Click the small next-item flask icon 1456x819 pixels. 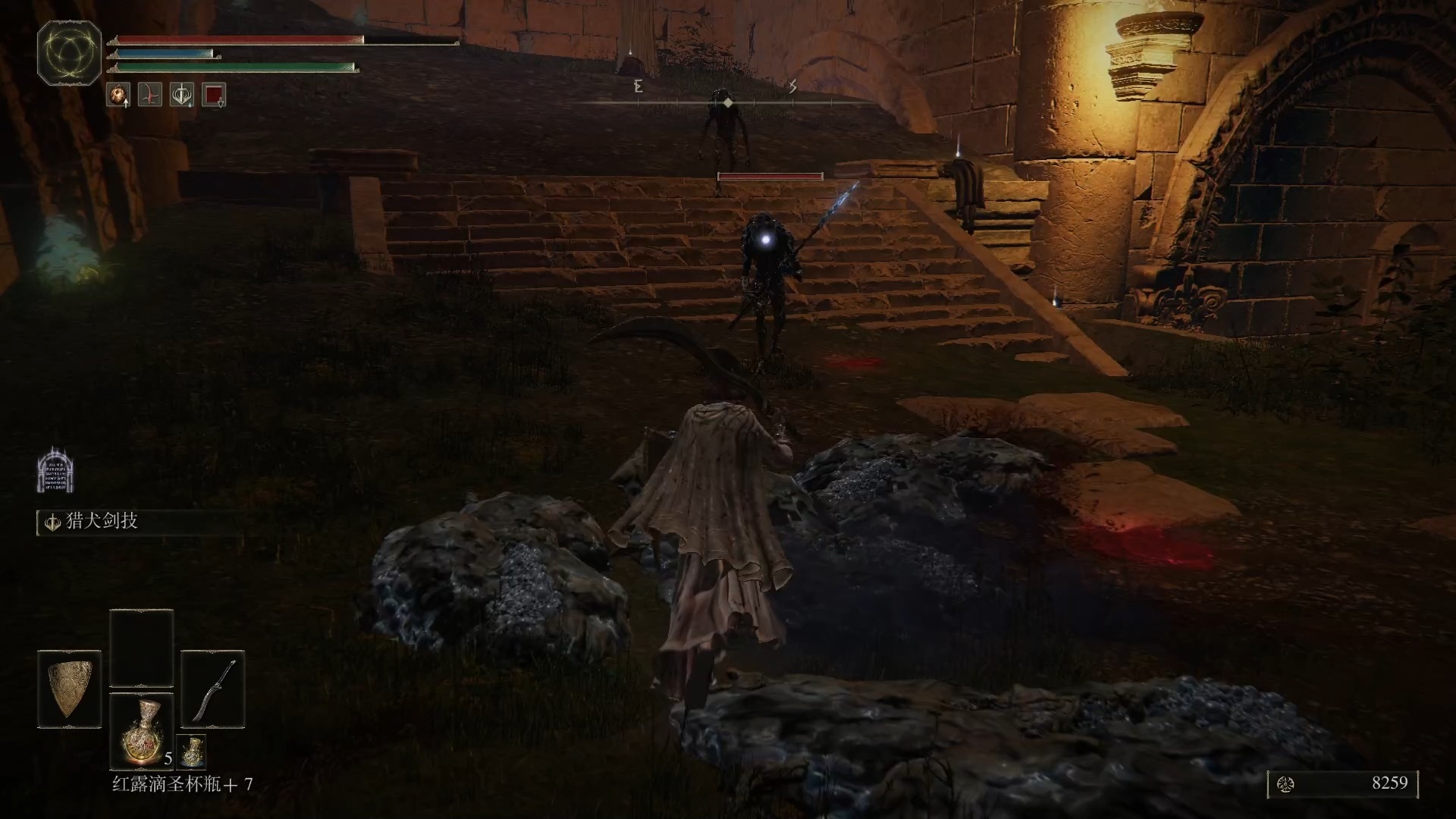(x=191, y=751)
